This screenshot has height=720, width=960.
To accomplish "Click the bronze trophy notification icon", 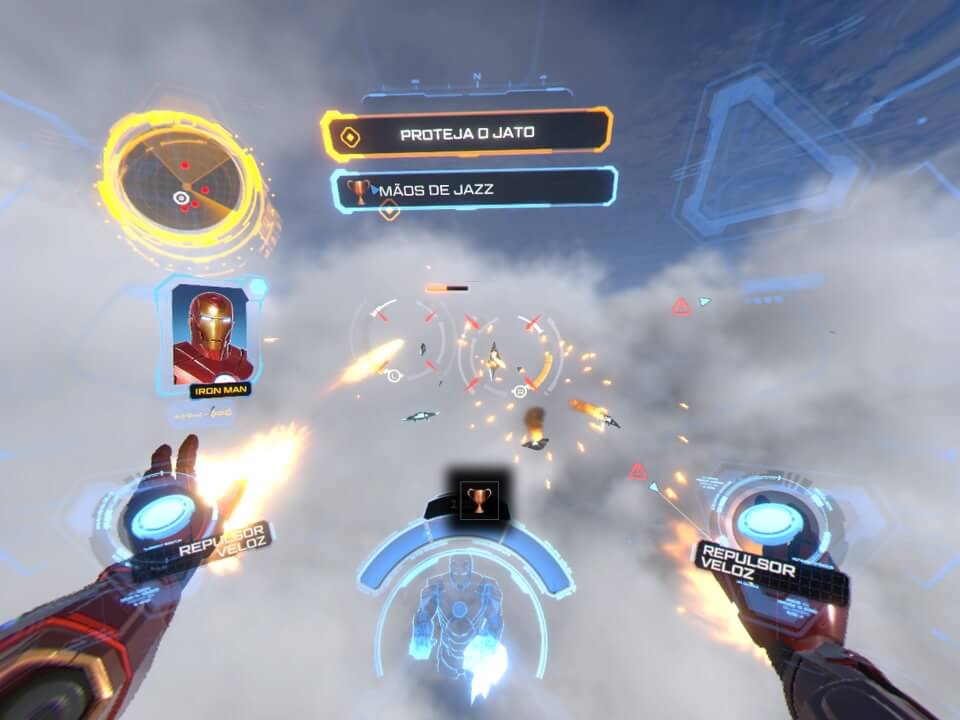I will (479, 498).
